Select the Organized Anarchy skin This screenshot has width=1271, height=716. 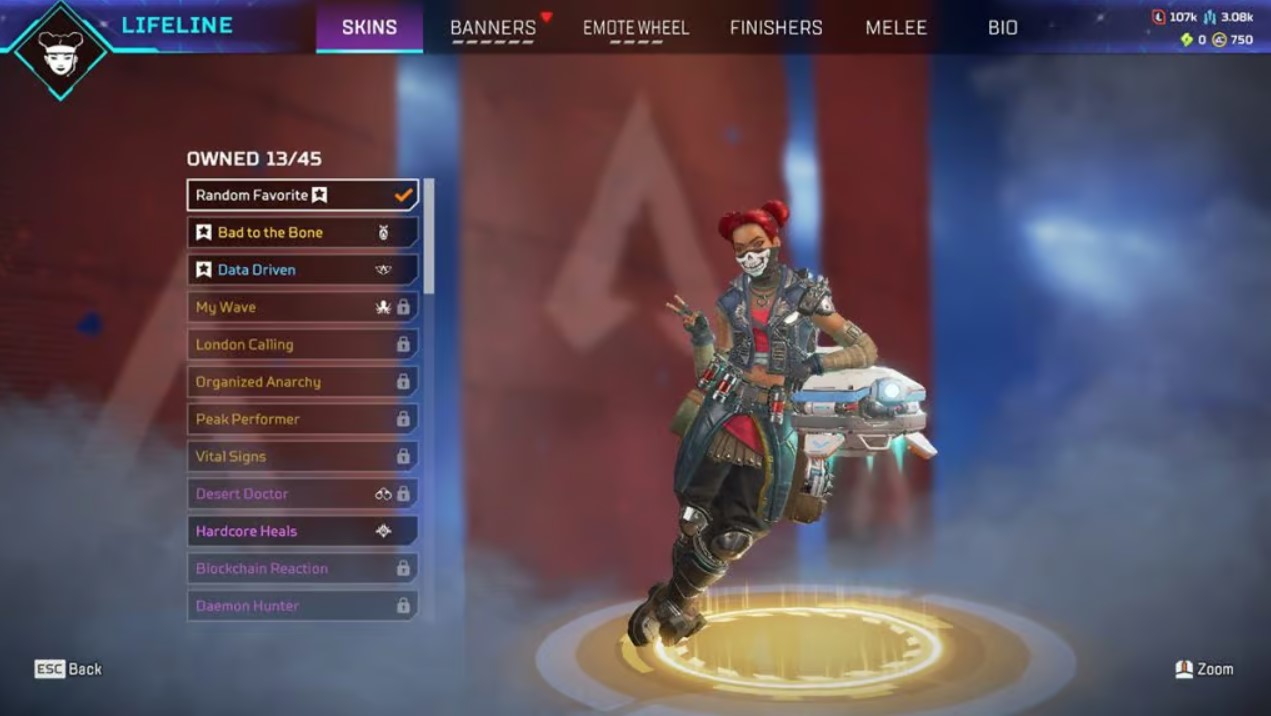click(302, 382)
